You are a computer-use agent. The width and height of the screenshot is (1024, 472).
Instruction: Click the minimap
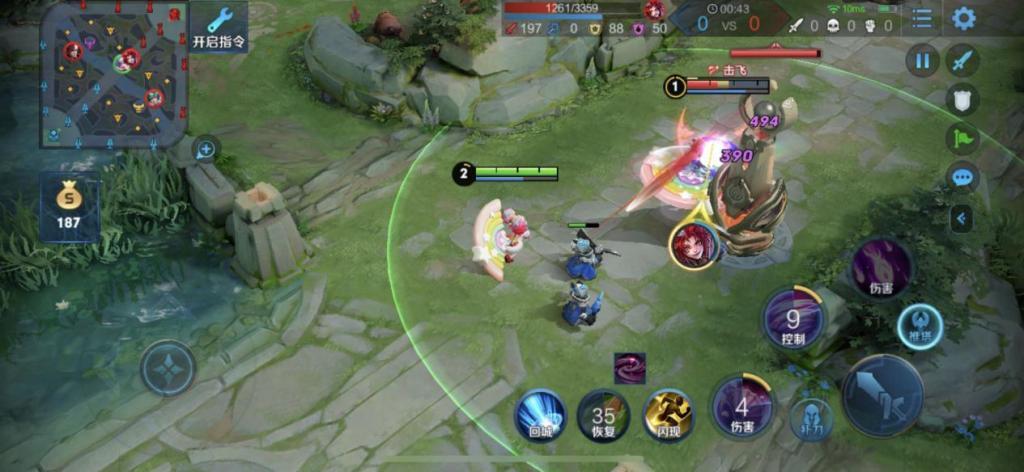coord(113,73)
